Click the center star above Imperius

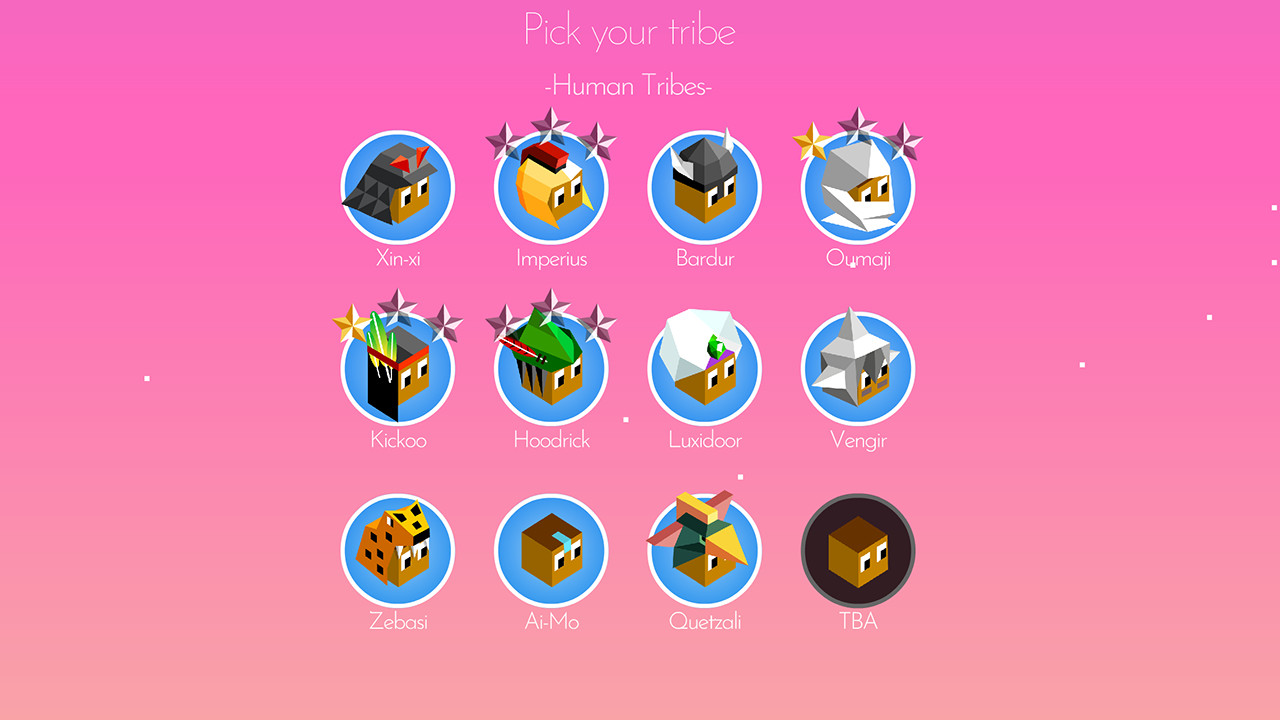(549, 125)
